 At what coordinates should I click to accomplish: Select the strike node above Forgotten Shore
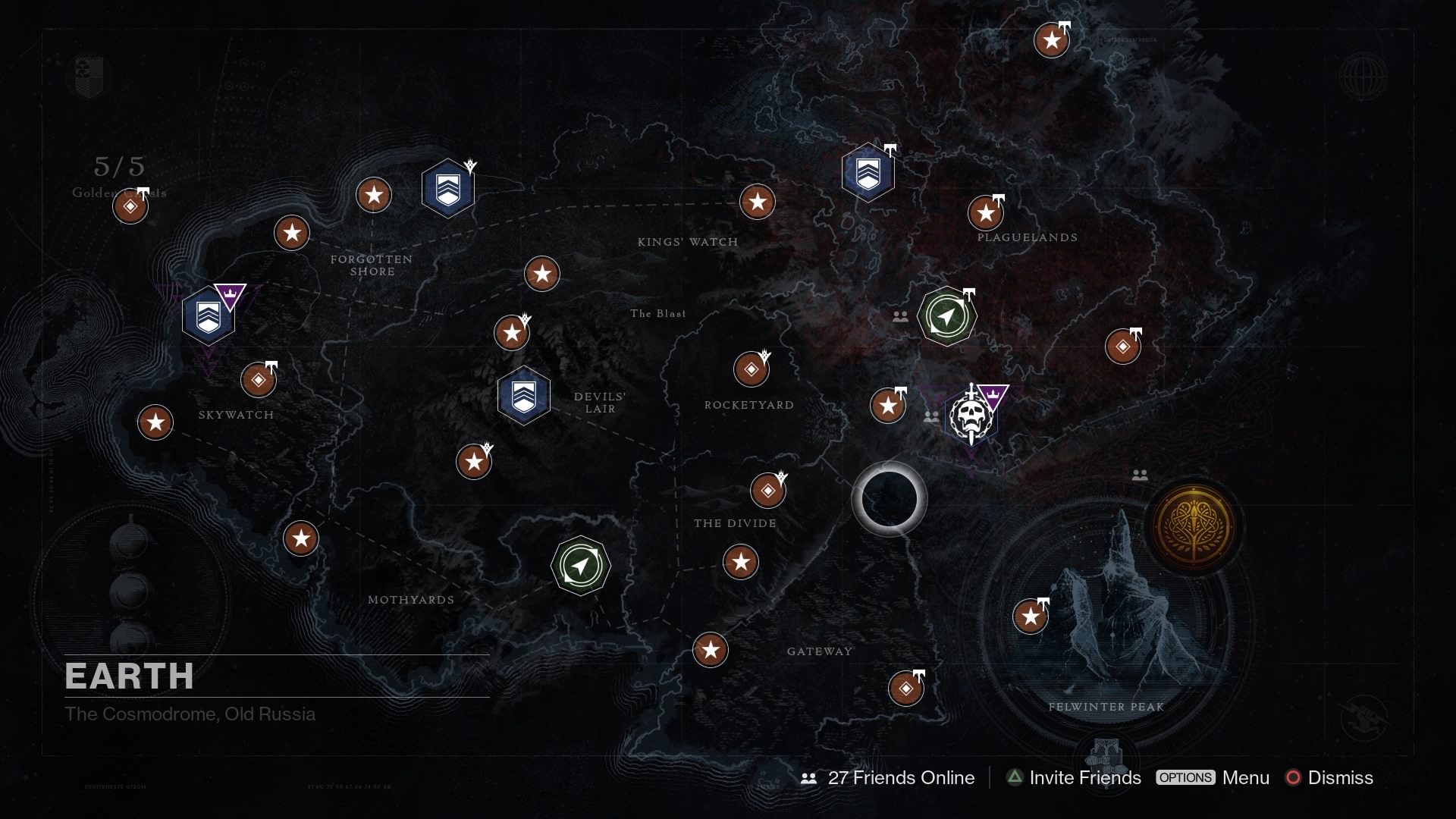click(x=448, y=187)
